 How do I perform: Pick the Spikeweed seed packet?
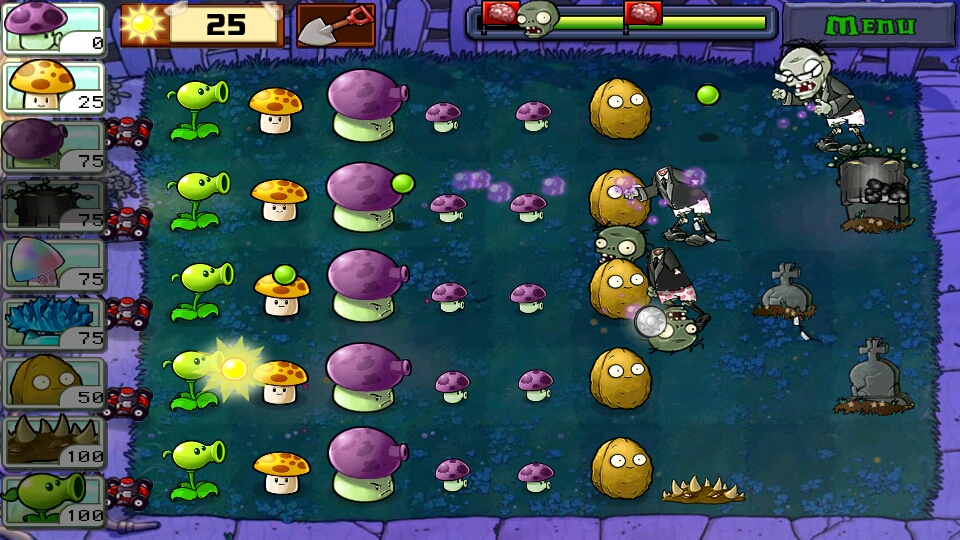point(54,441)
